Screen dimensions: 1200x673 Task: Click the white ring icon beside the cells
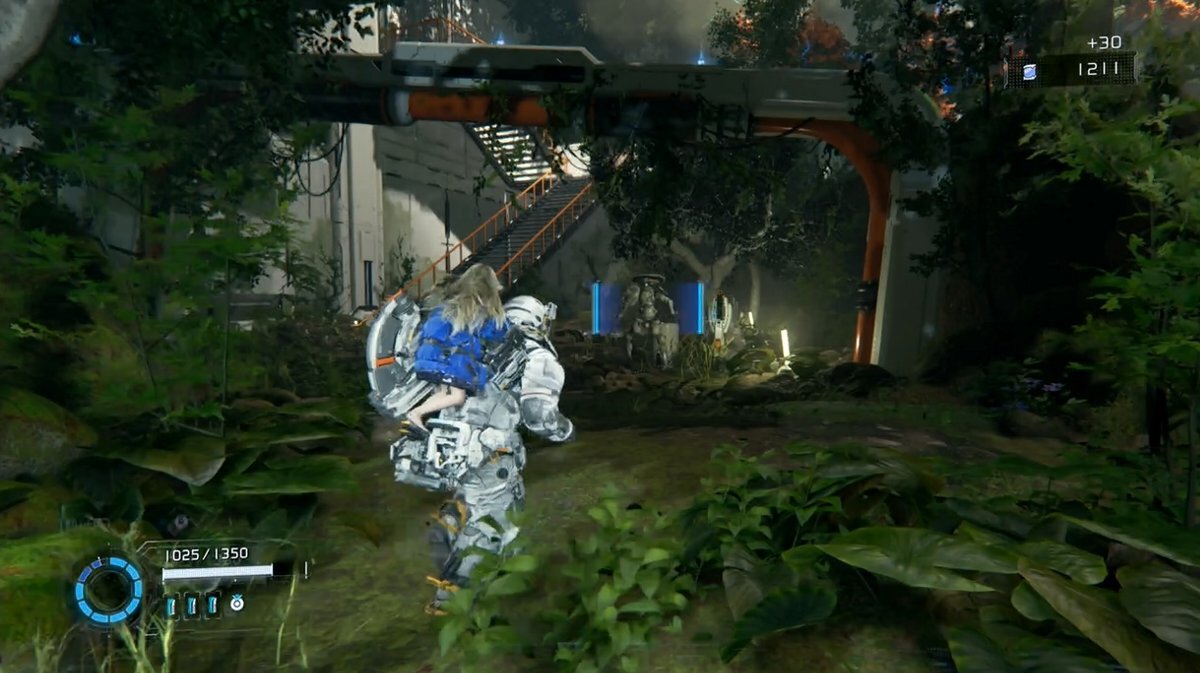pos(237,603)
